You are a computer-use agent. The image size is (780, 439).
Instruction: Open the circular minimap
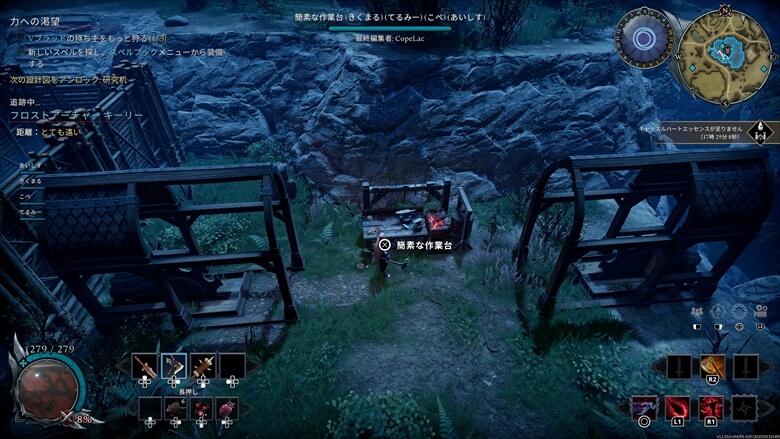click(x=725, y=49)
